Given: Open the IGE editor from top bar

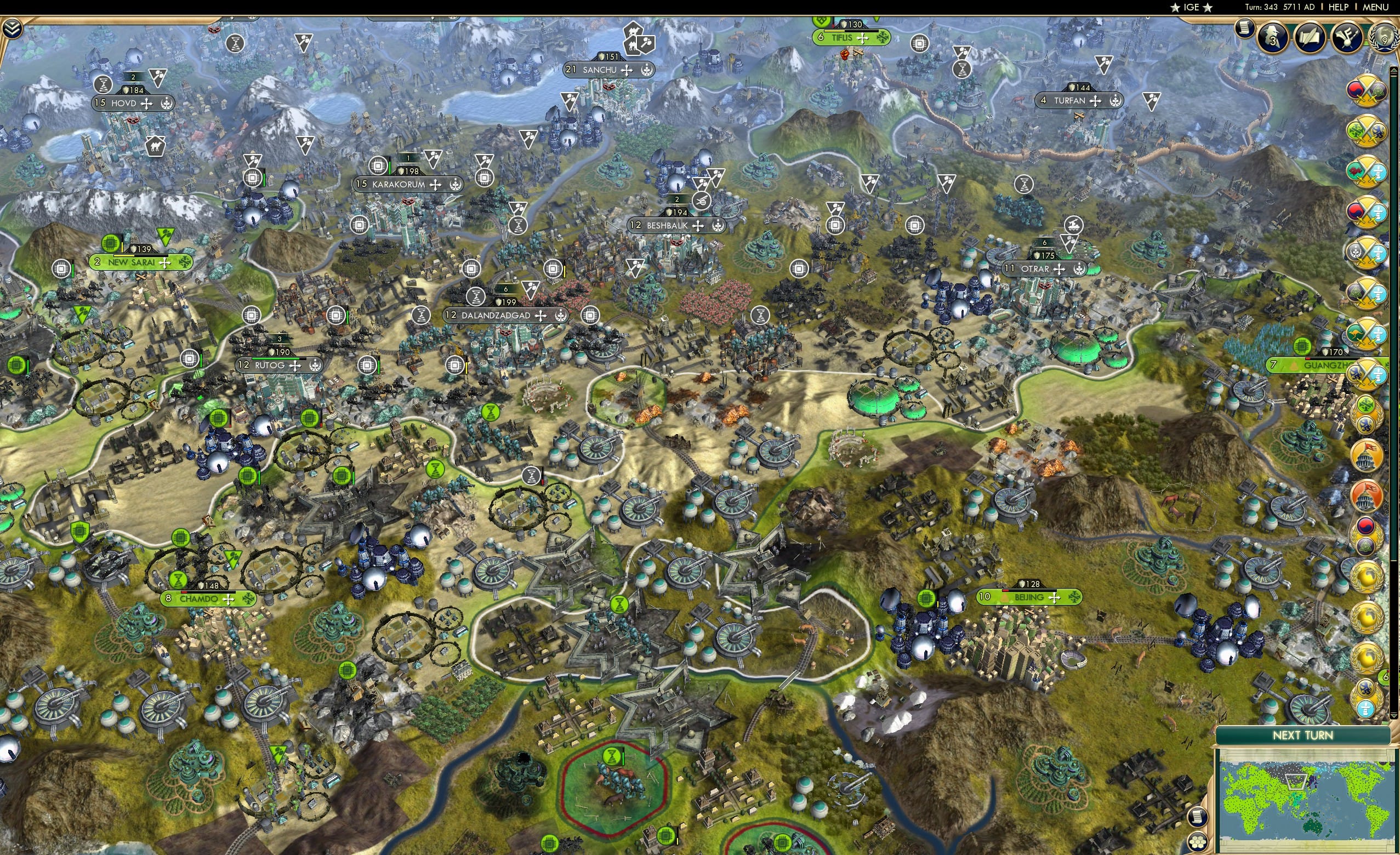Looking at the screenshot, I should (1191, 7).
